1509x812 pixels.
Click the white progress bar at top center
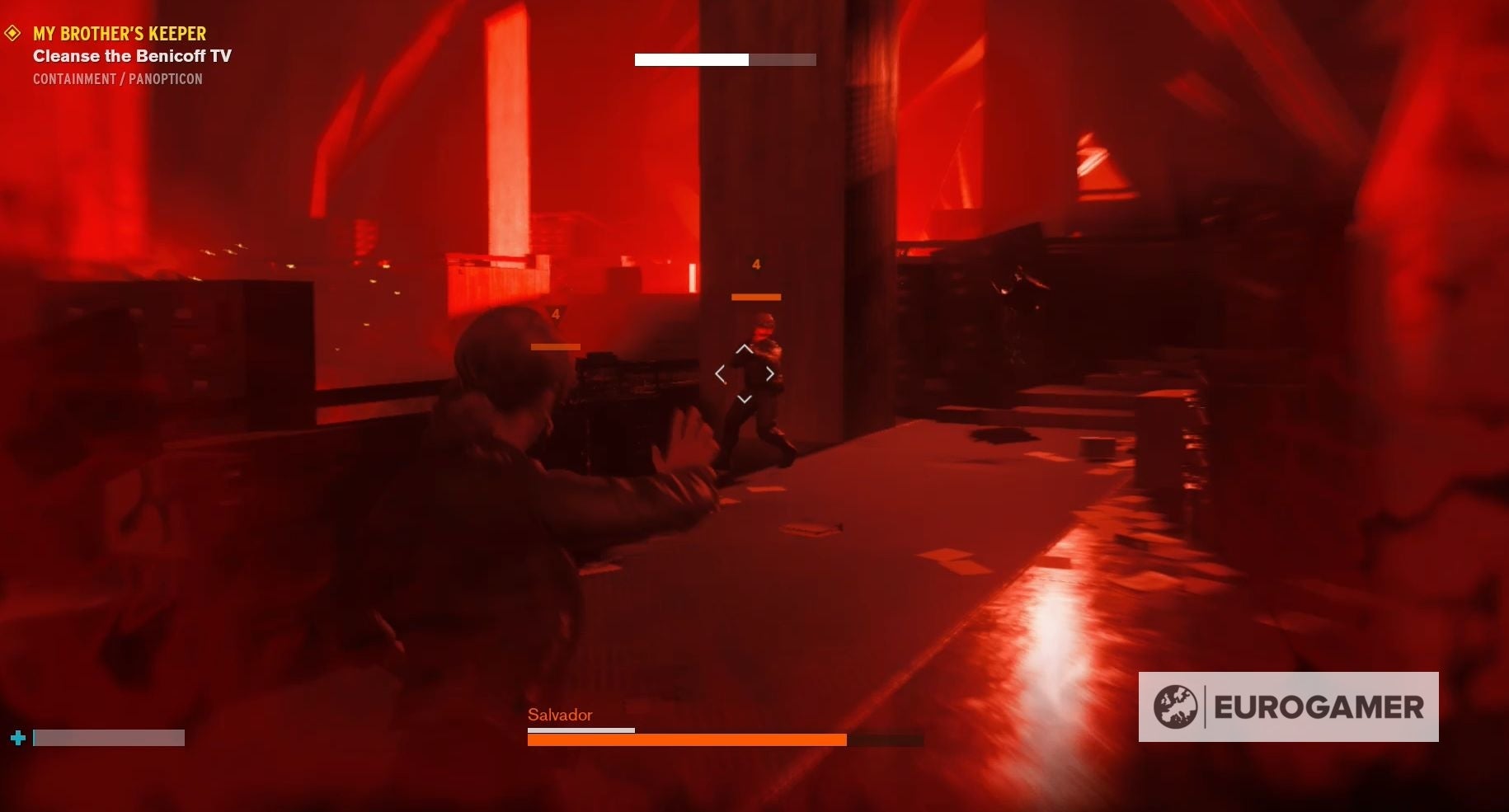click(691, 59)
